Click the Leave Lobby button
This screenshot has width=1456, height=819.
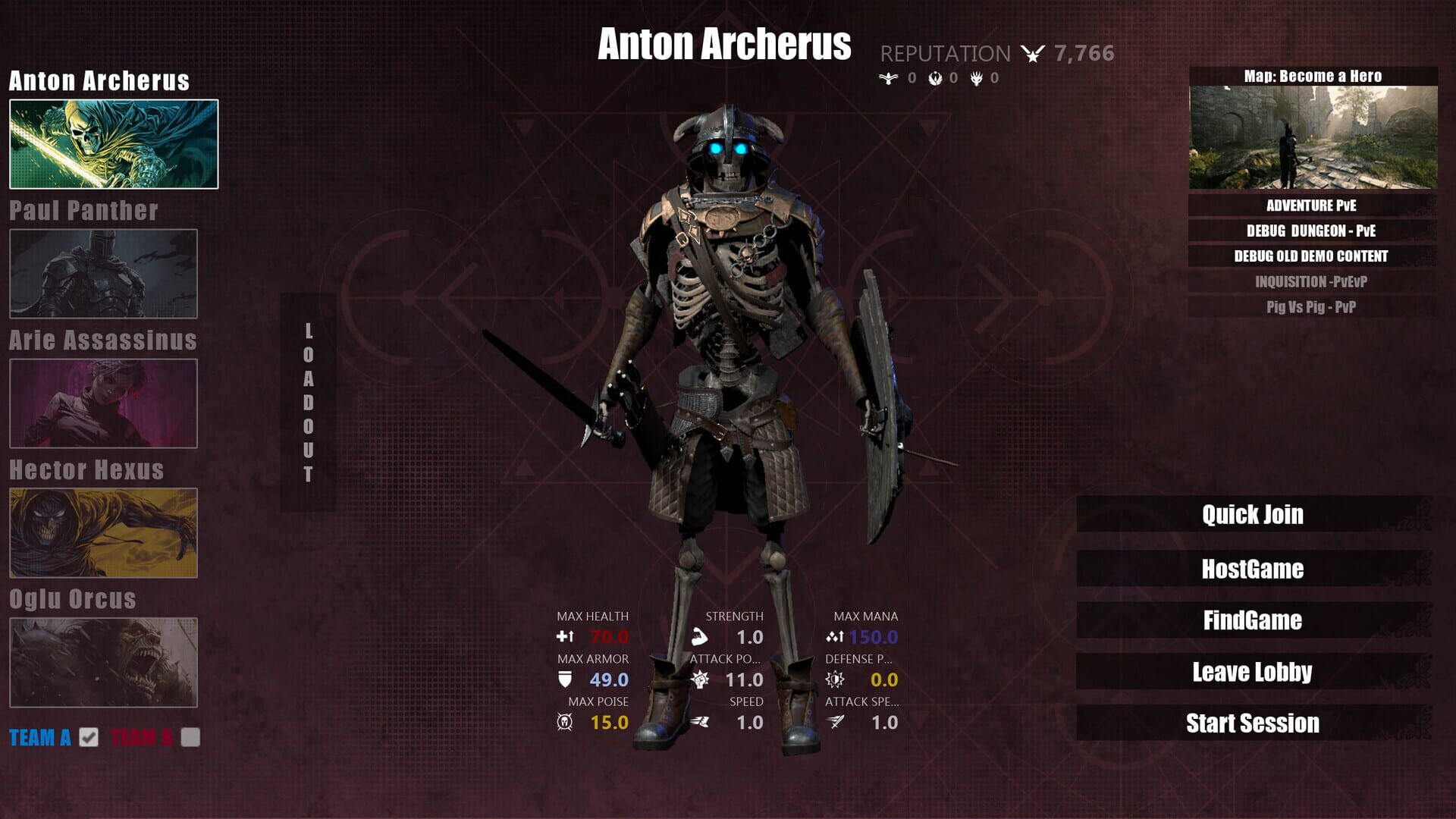point(1253,671)
